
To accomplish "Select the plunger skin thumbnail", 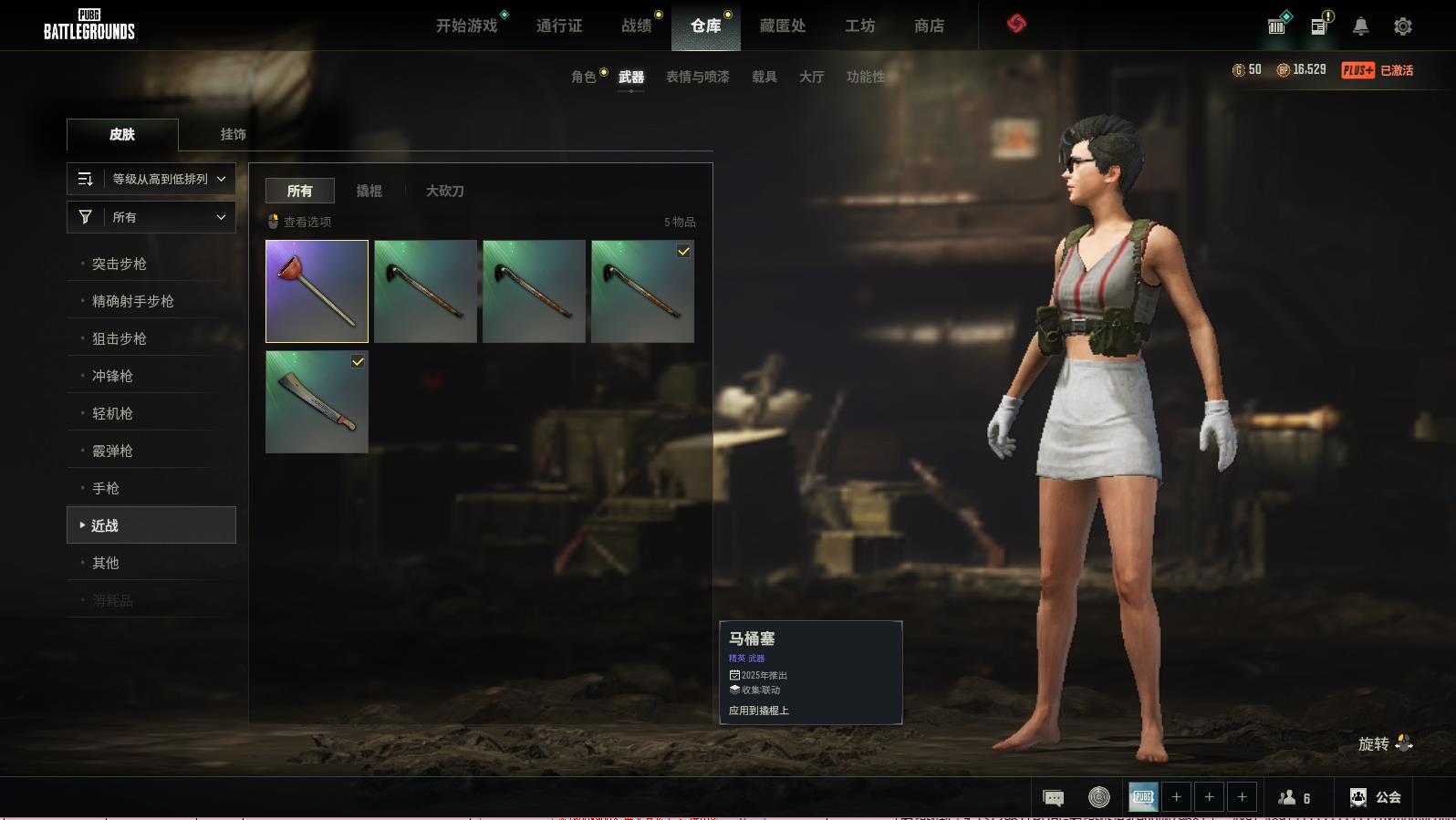I will tap(317, 291).
